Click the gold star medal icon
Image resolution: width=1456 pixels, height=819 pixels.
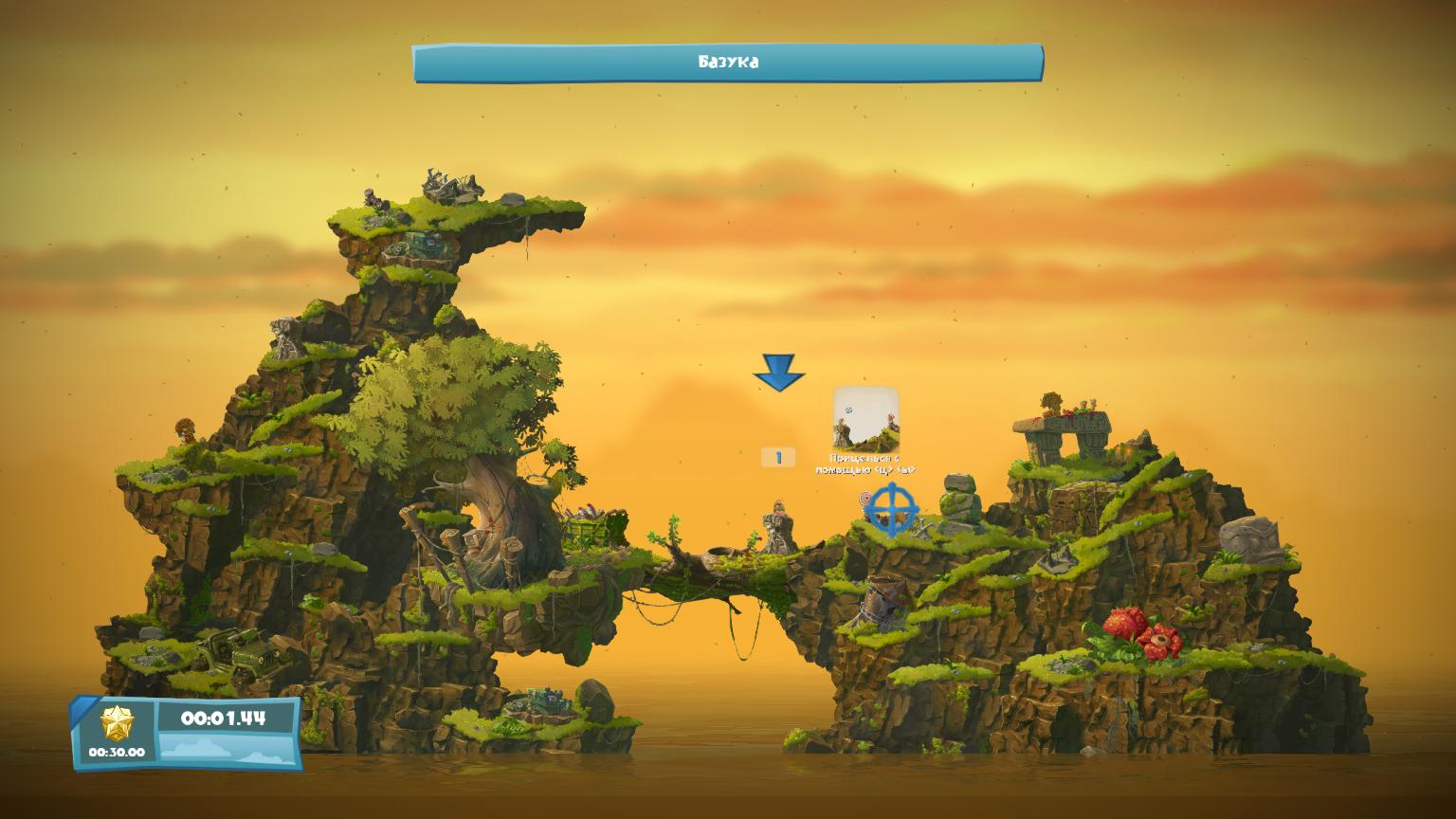coord(117,722)
